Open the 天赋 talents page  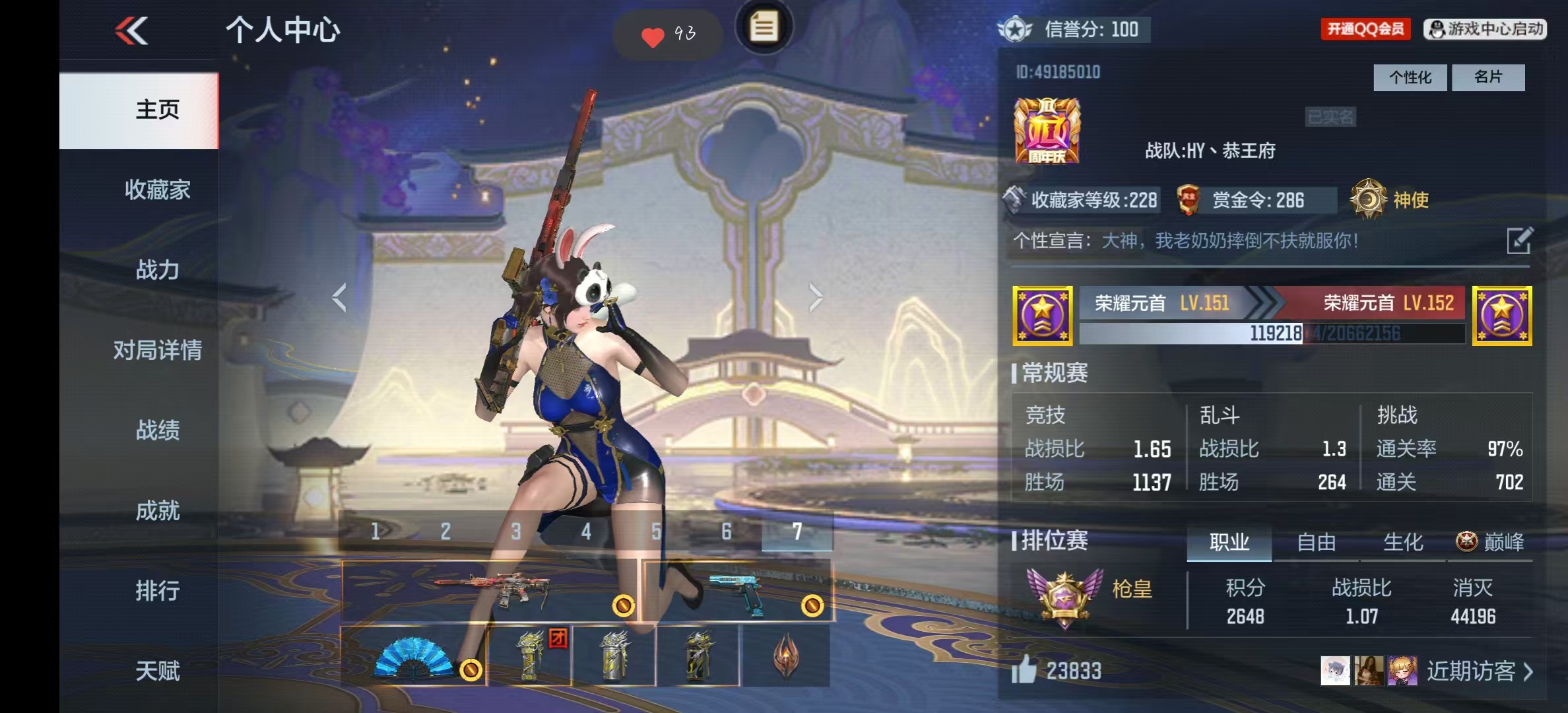[x=157, y=671]
